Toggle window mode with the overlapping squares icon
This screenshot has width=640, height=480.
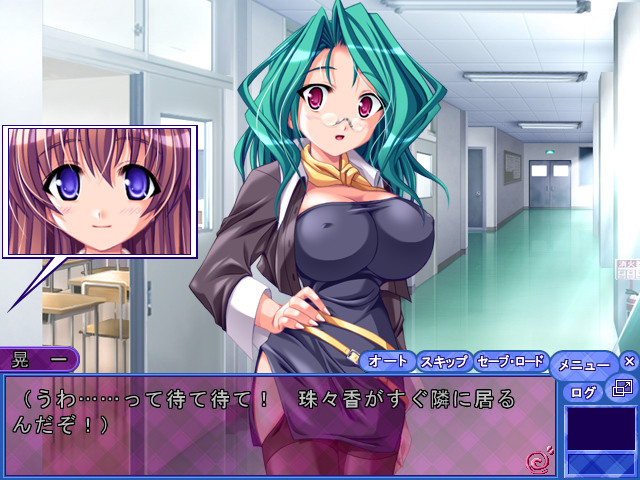pos(622,388)
